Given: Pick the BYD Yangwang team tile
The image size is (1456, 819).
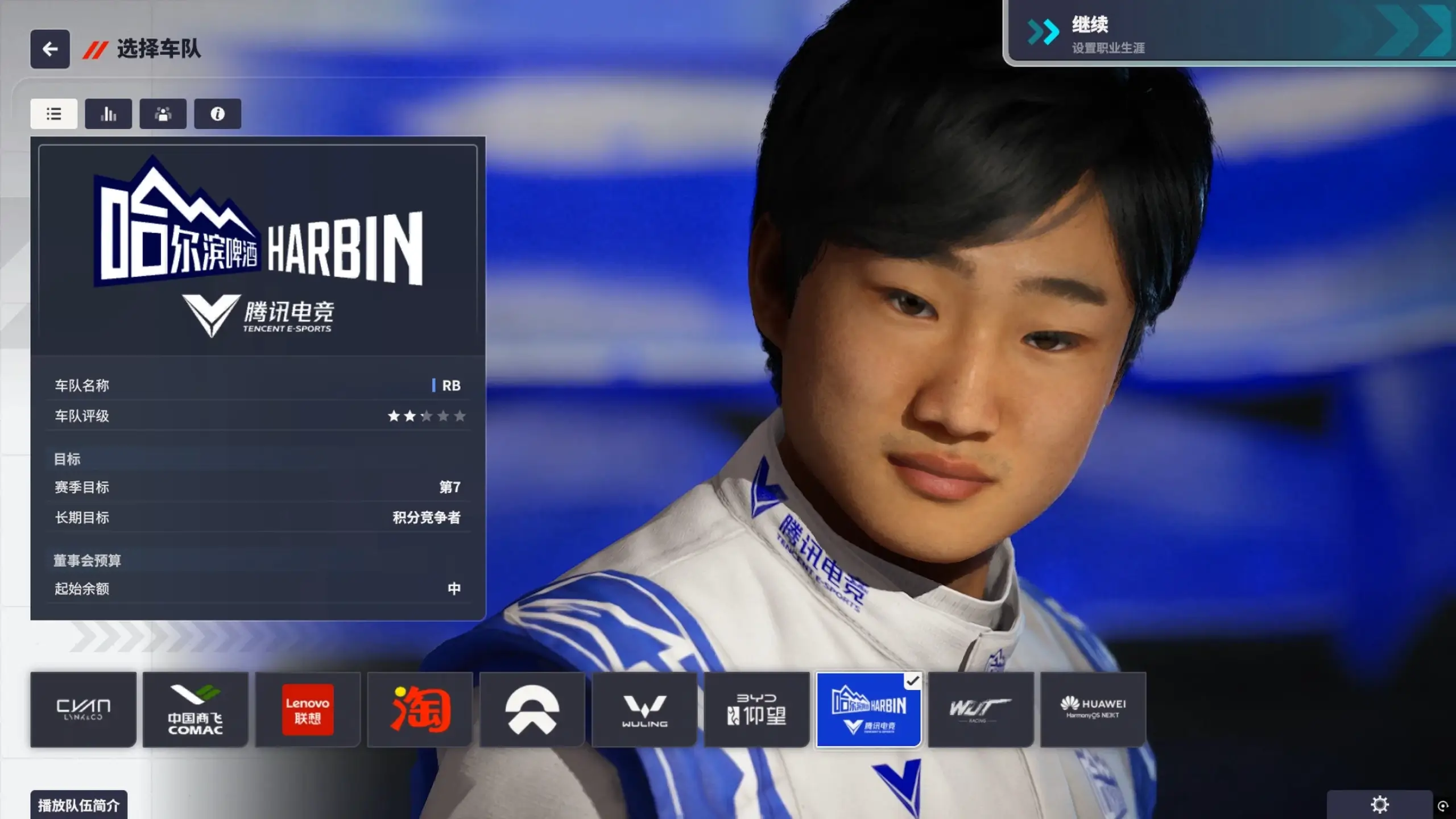Looking at the screenshot, I should [756, 709].
